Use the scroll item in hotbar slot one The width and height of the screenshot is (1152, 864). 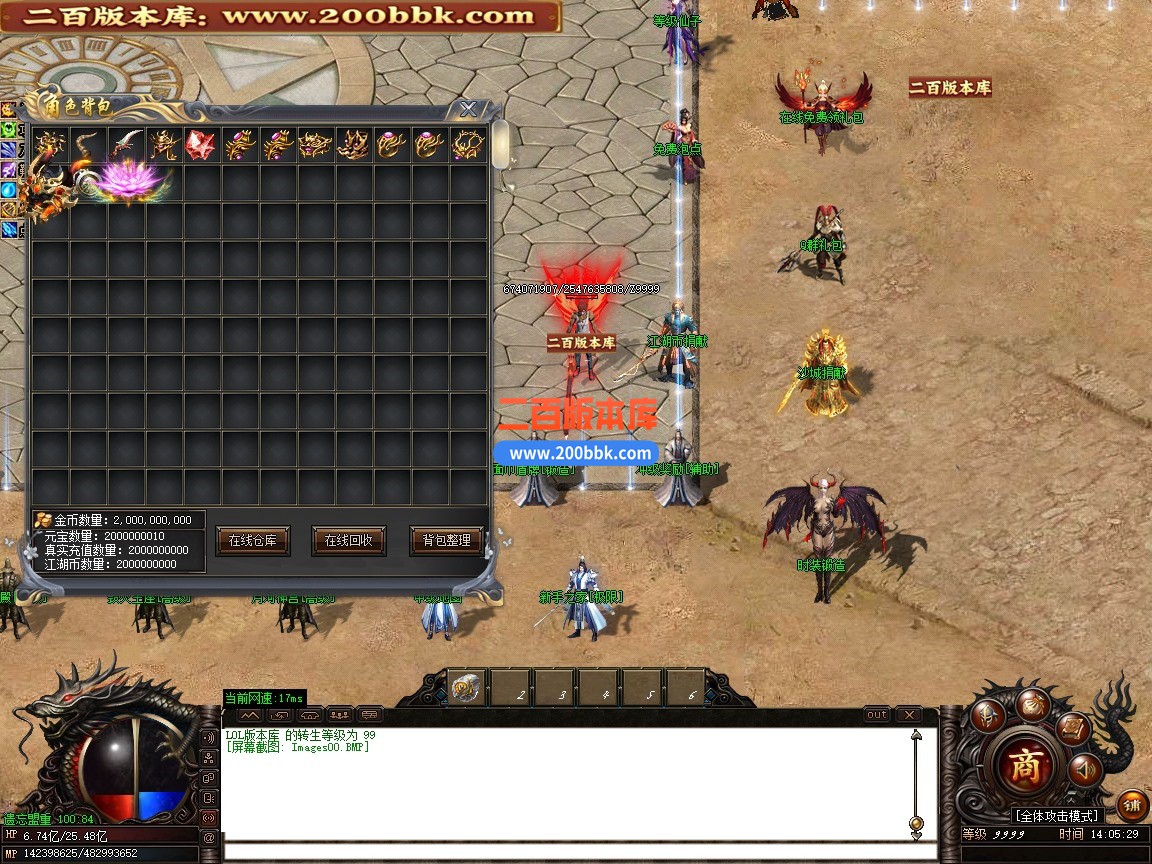(x=467, y=688)
